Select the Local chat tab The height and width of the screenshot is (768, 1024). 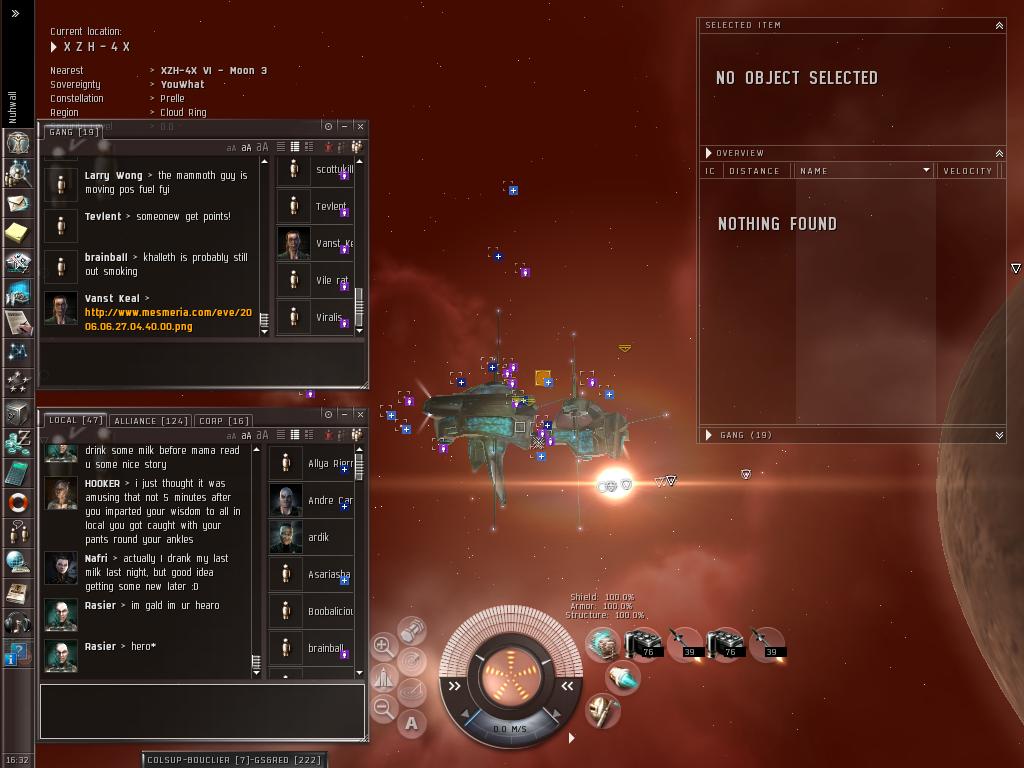point(76,421)
